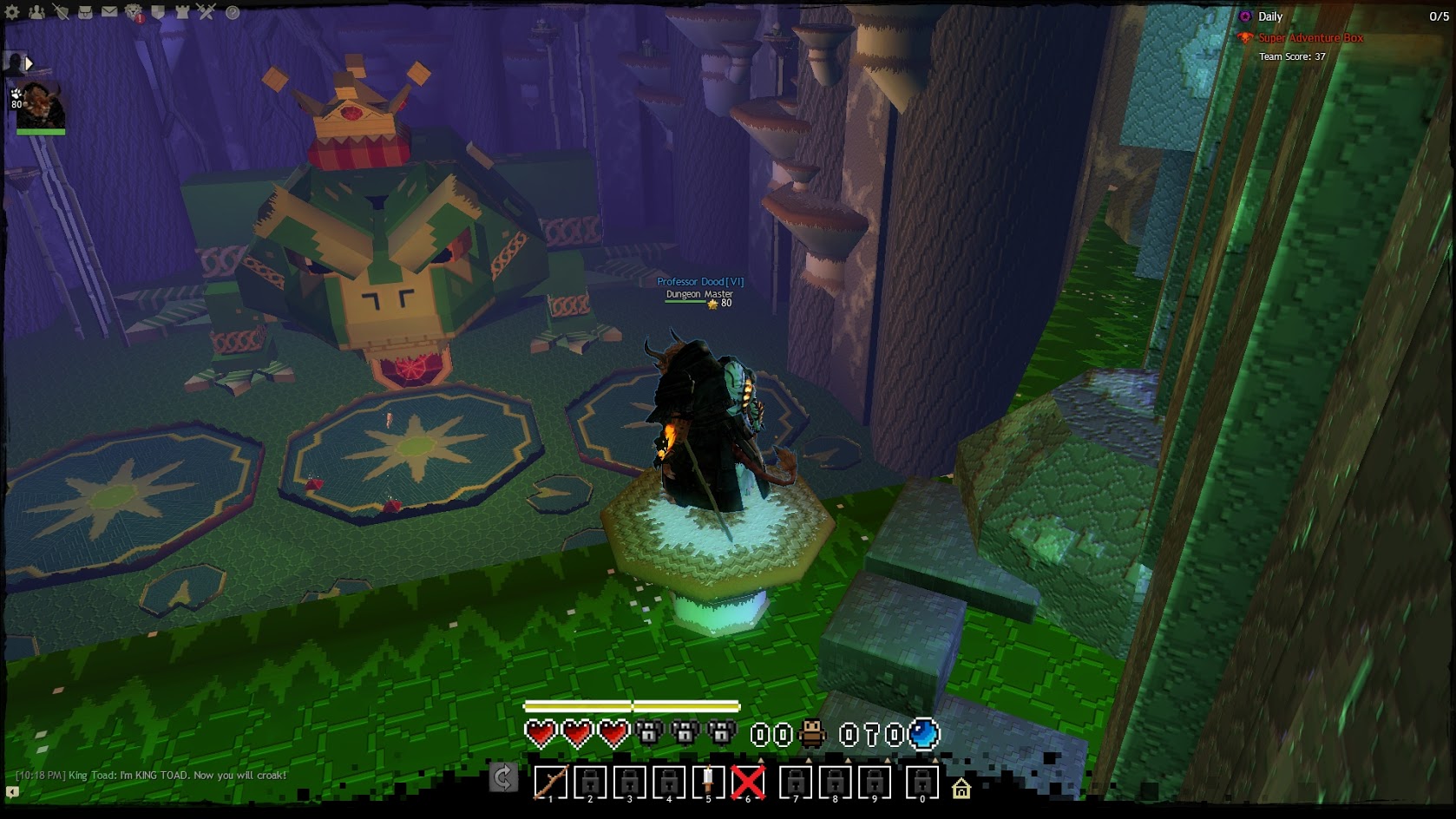
Task: Open the lion trading post icon
Action: 134,12
